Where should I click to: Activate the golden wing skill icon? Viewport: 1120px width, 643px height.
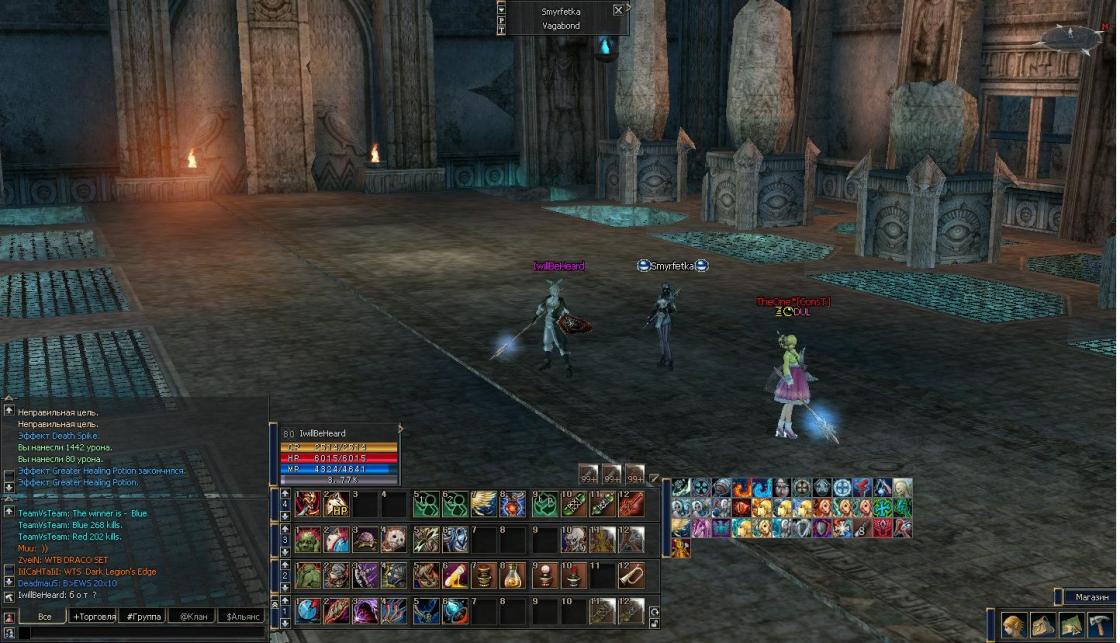tap(485, 503)
